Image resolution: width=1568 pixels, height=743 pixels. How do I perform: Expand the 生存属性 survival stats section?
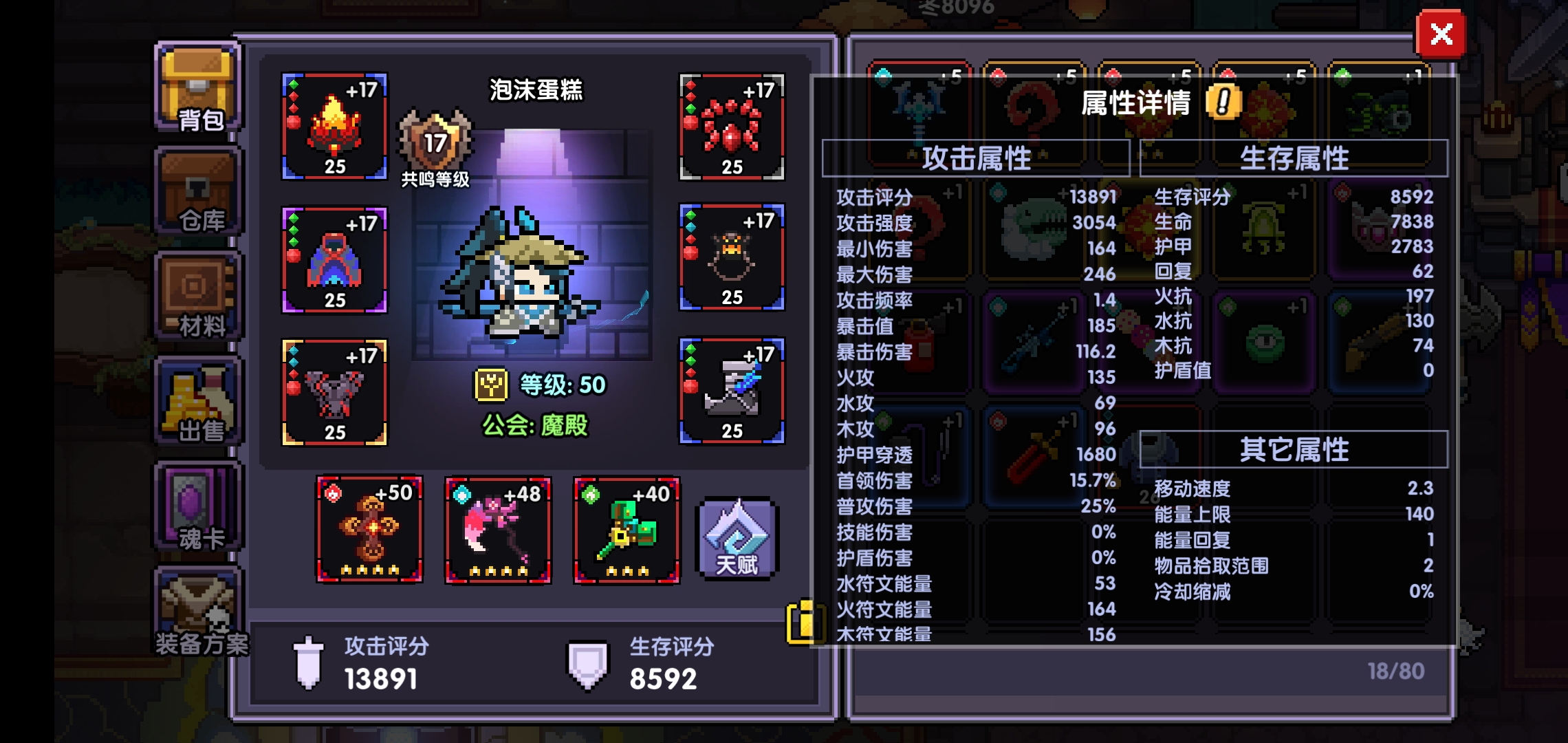click(1294, 157)
